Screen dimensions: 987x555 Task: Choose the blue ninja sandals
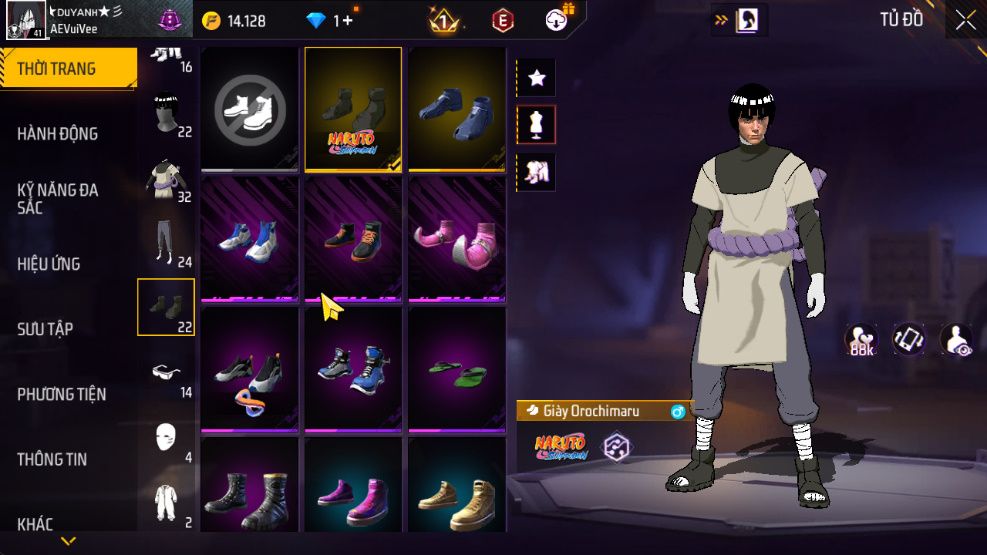point(456,108)
